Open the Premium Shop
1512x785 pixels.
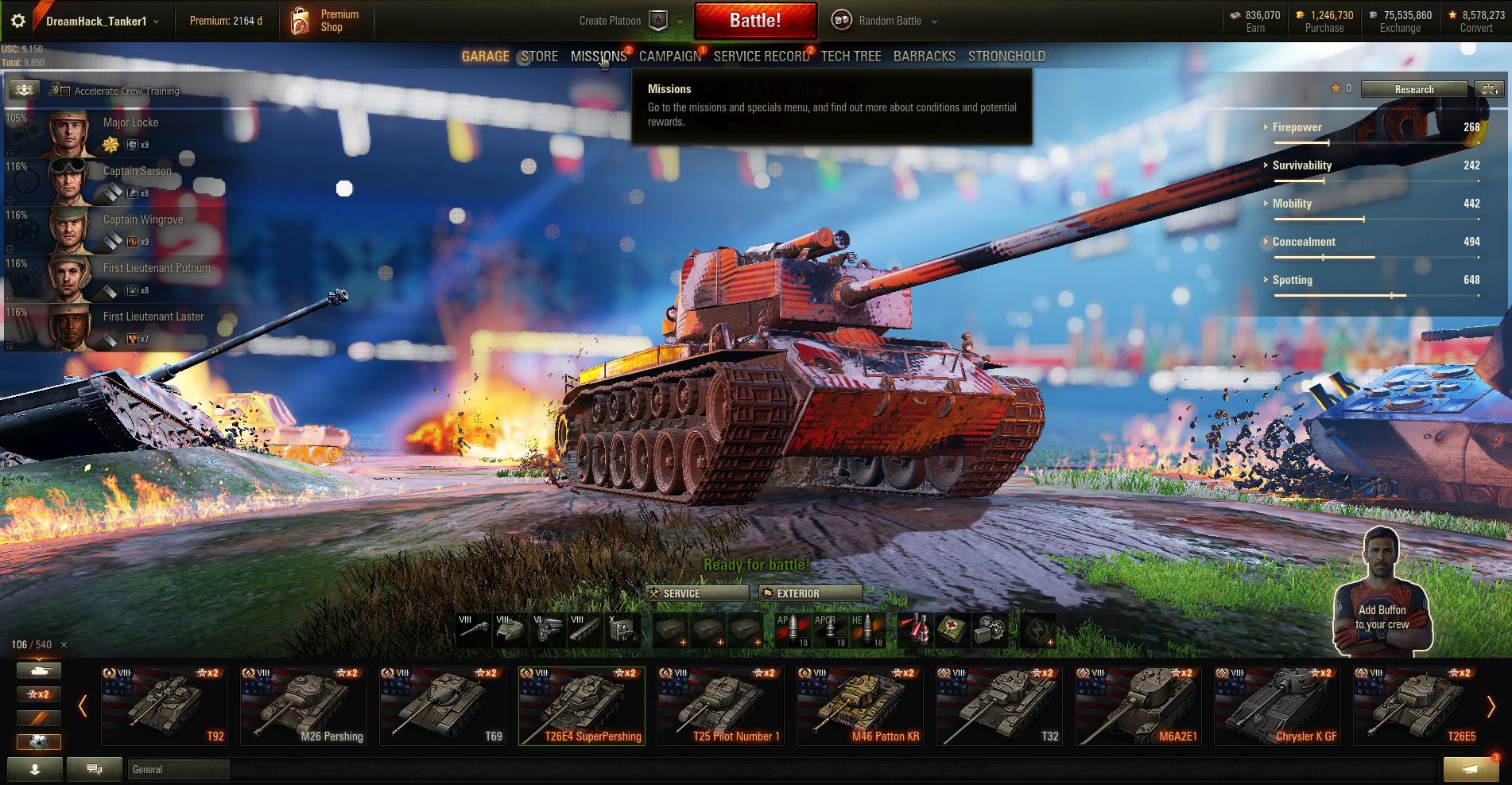326,21
